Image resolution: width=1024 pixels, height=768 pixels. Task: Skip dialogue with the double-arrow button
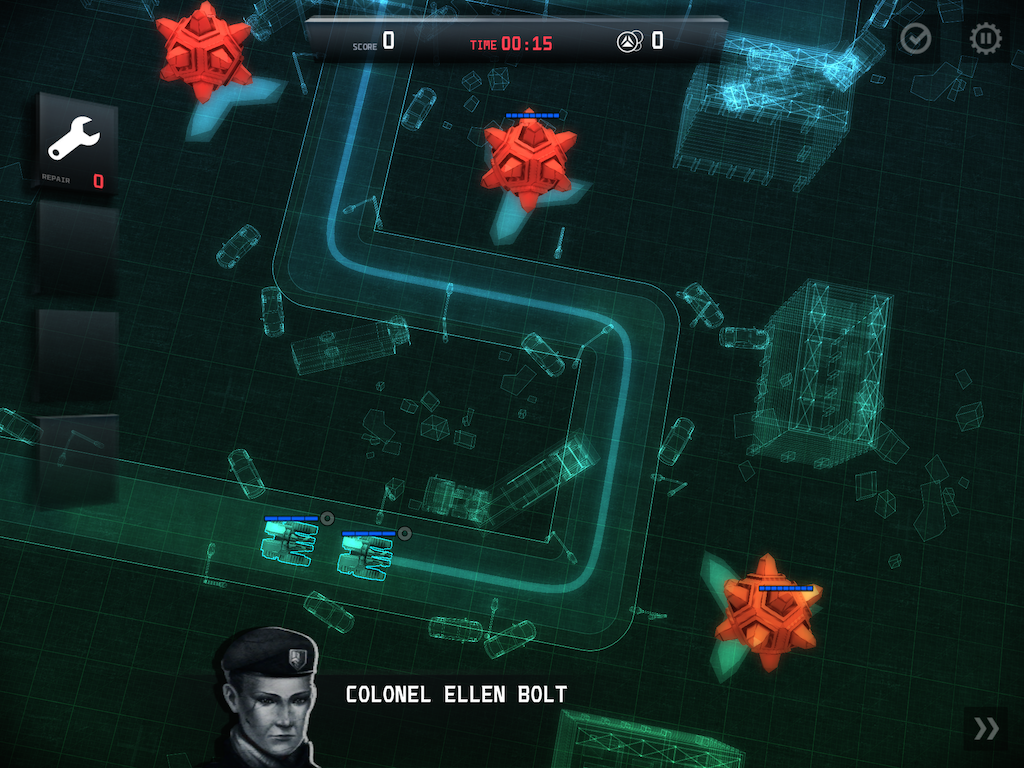[986, 728]
